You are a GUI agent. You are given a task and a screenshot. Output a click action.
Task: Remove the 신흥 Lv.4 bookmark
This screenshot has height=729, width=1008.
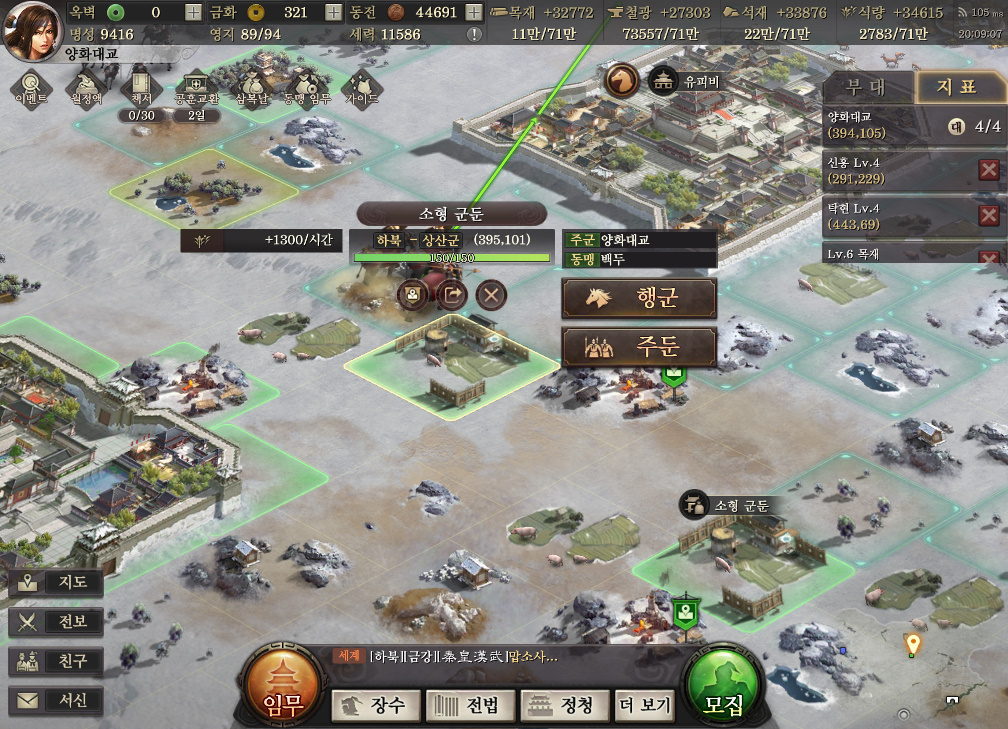pyautogui.click(x=988, y=170)
